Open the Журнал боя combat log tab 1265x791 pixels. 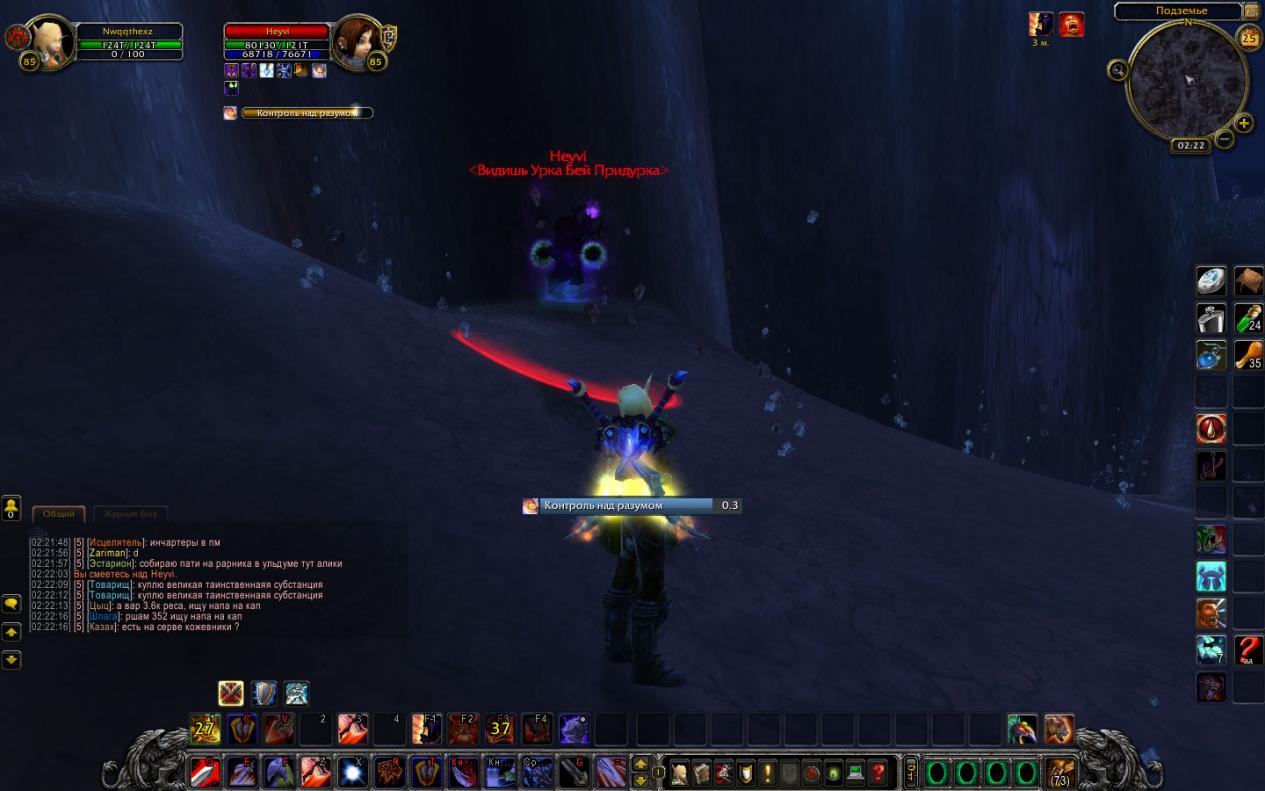click(x=130, y=513)
